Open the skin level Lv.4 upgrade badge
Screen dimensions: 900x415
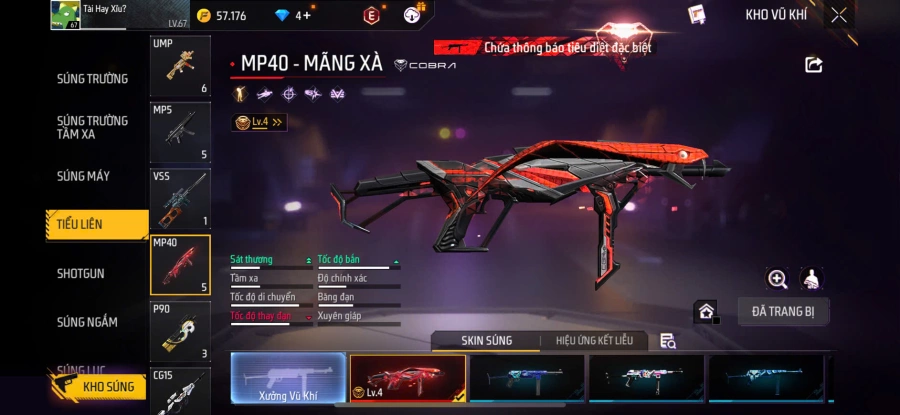[x=259, y=122]
